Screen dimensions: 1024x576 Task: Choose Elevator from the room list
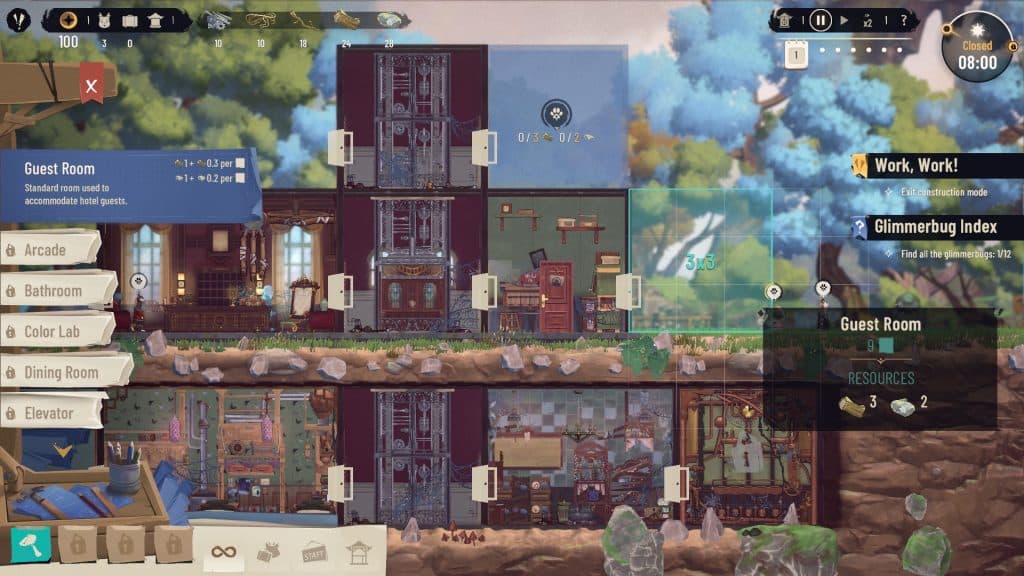coord(50,413)
